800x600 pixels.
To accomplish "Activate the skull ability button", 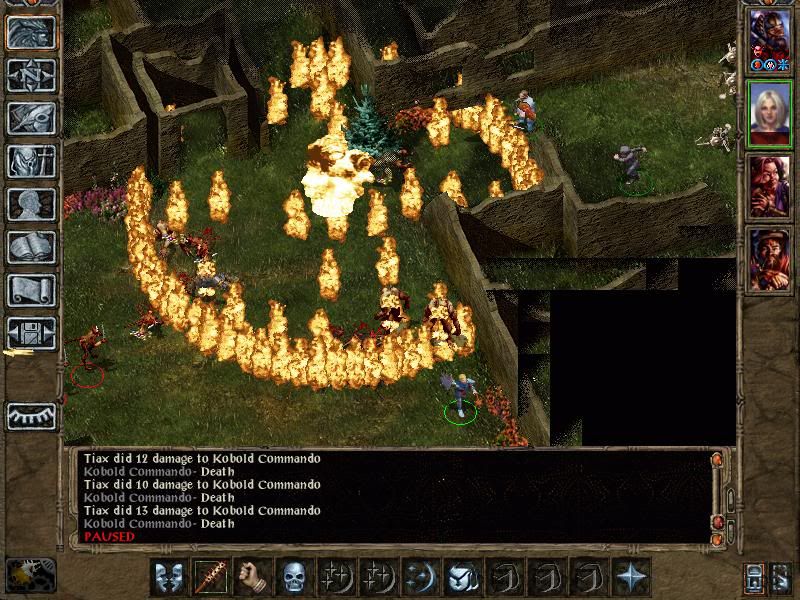I will [x=295, y=577].
